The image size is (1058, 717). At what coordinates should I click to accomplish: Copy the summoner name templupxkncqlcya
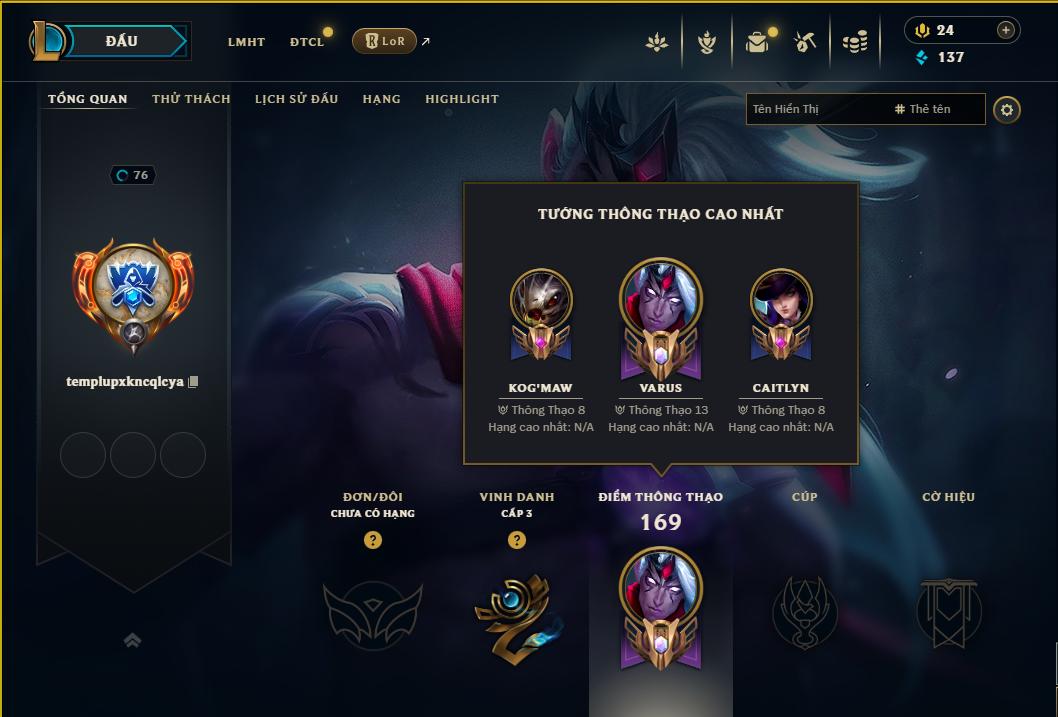194,382
